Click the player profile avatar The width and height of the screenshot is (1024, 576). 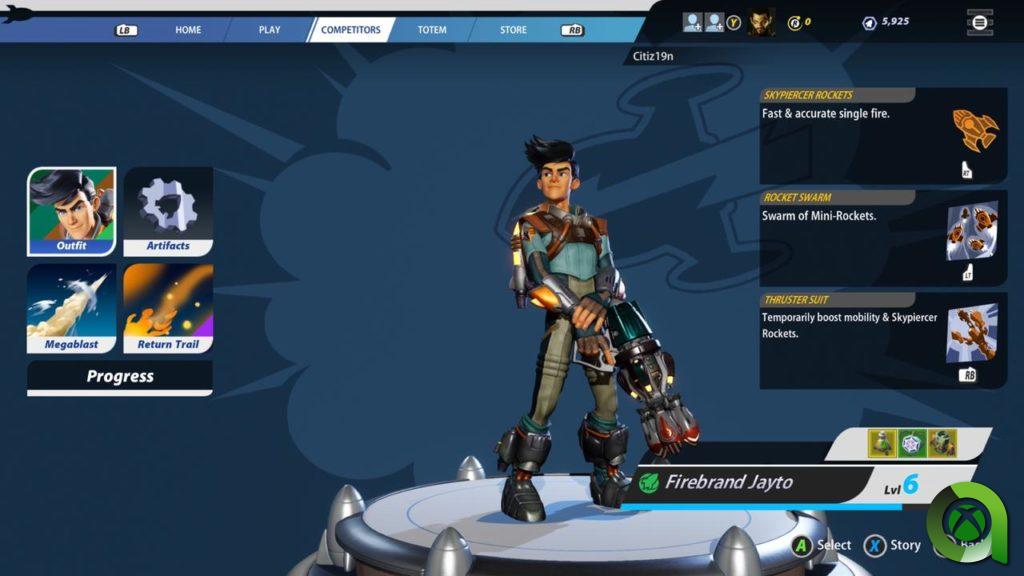pos(761,21)
